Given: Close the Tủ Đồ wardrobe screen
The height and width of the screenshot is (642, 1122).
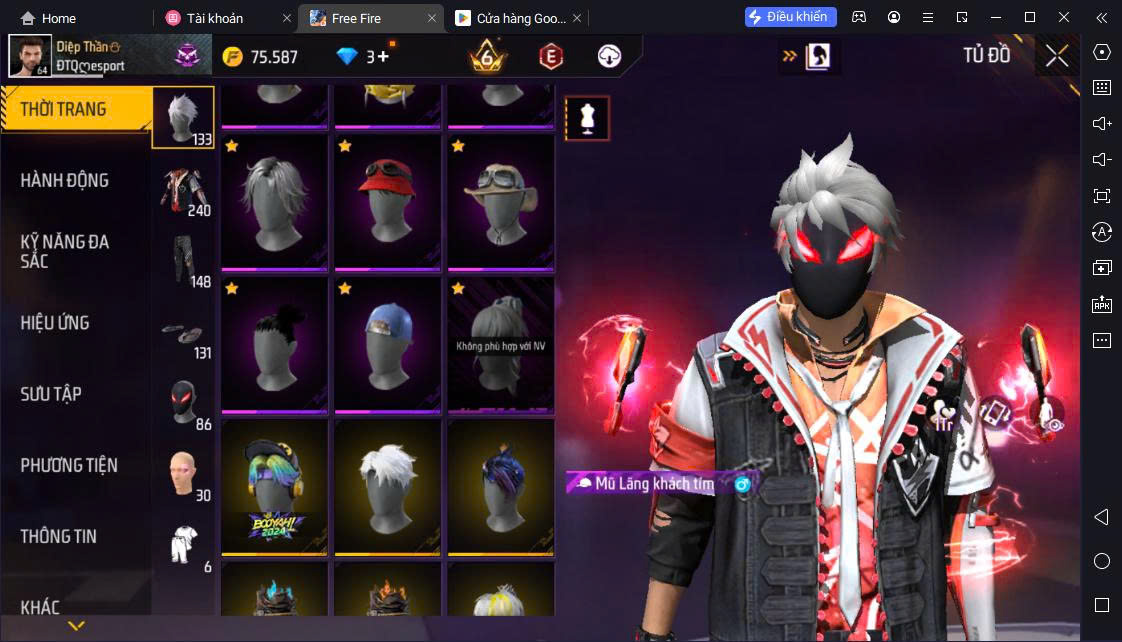Looking at the screenshot, I should click(1057, 56).
